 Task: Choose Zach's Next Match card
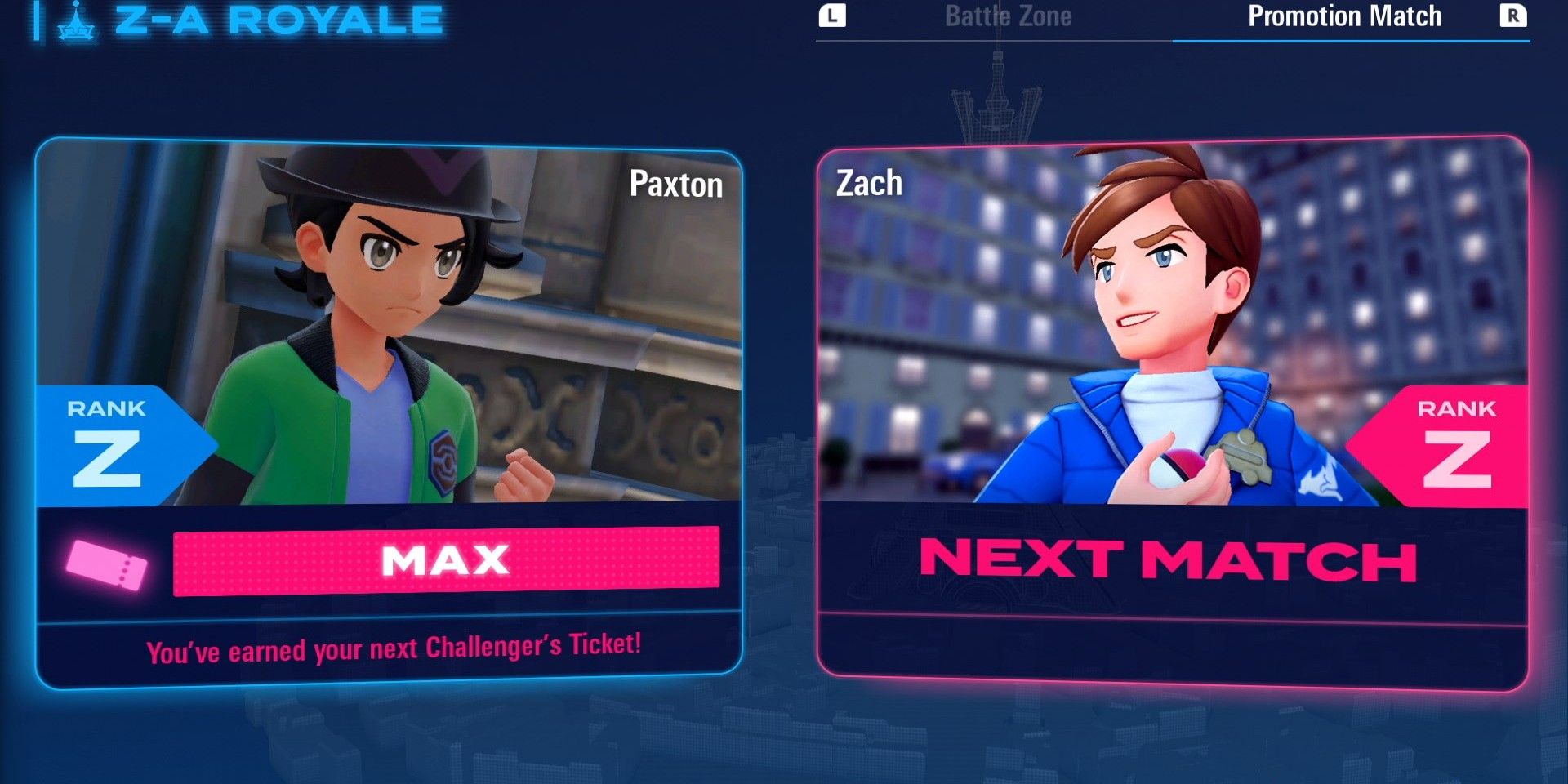click(x=1172, y=412)
